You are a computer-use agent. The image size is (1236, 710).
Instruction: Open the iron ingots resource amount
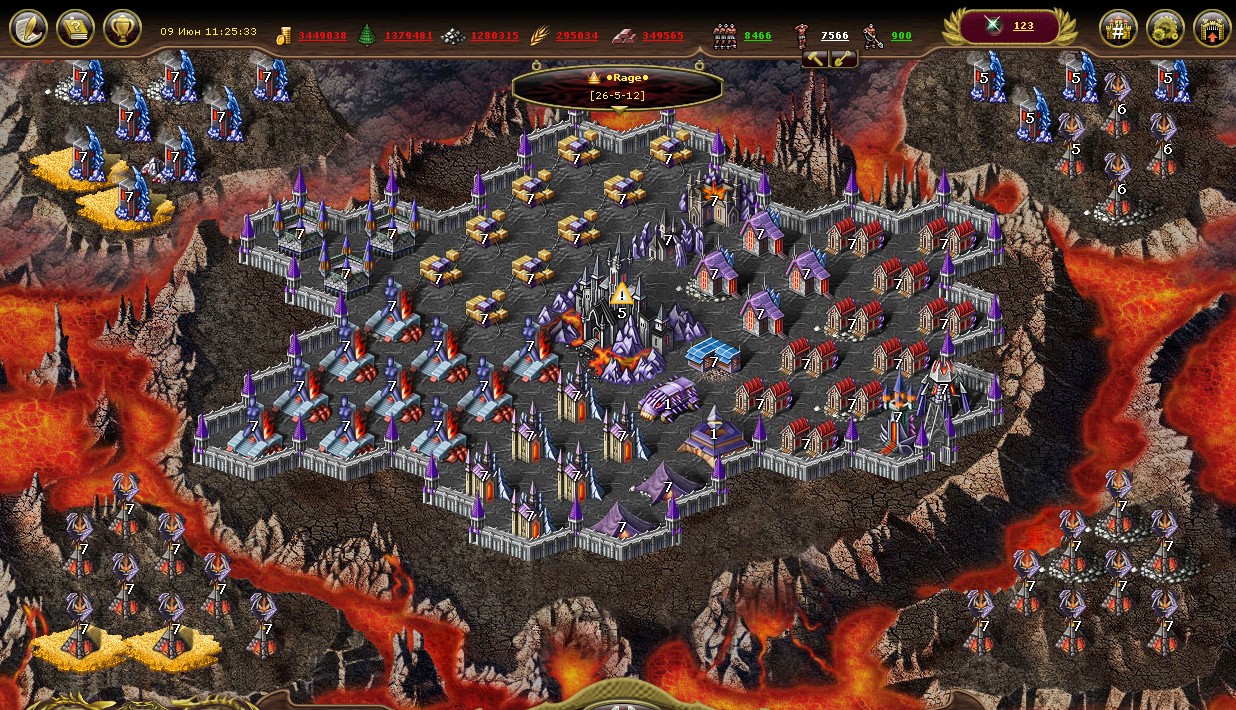(x=662, y=36)
